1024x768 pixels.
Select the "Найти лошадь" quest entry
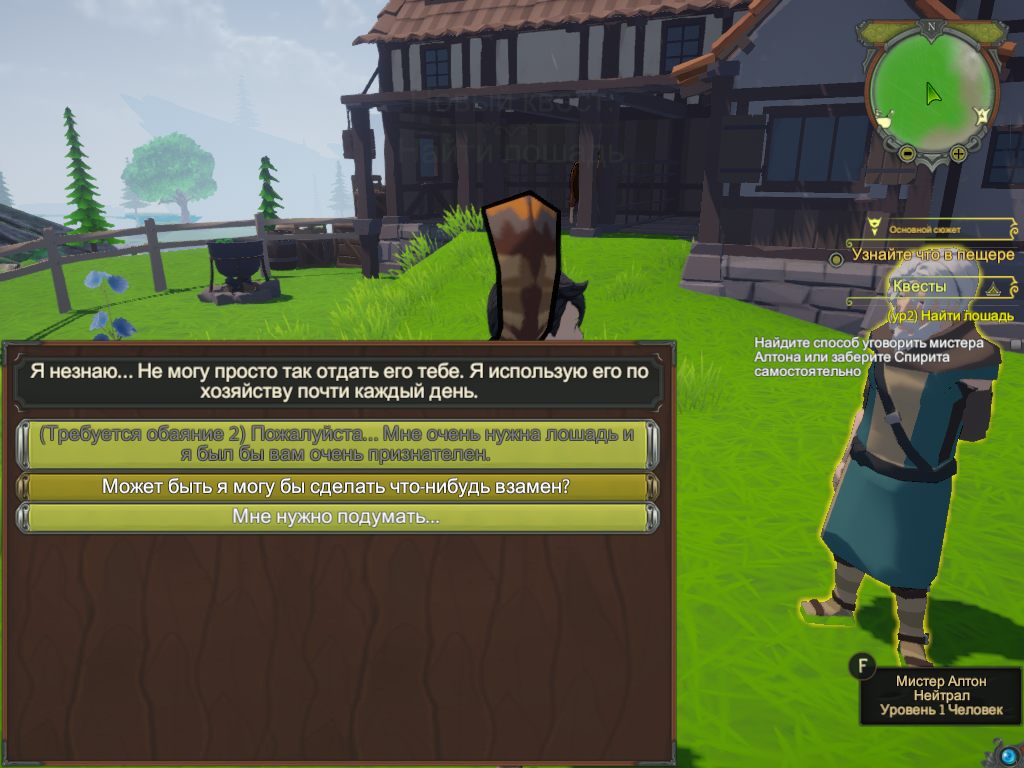click(x=950, y=315)
